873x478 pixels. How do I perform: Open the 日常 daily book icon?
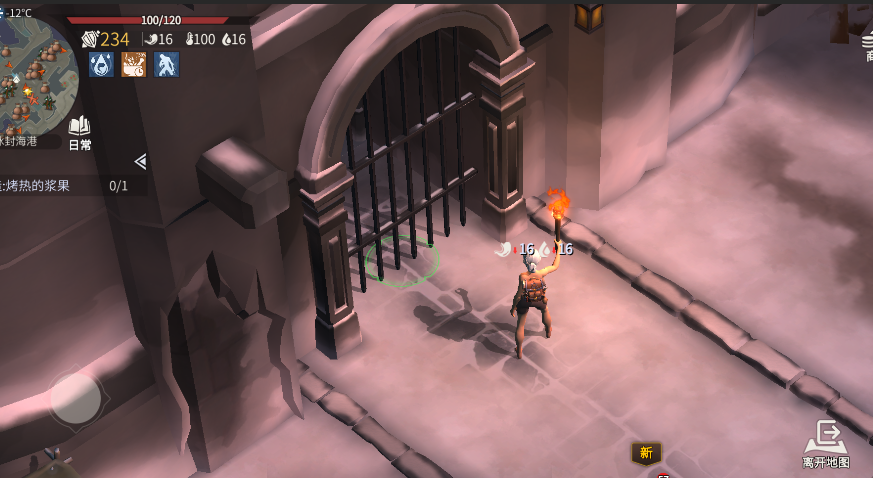coord(79,133)
